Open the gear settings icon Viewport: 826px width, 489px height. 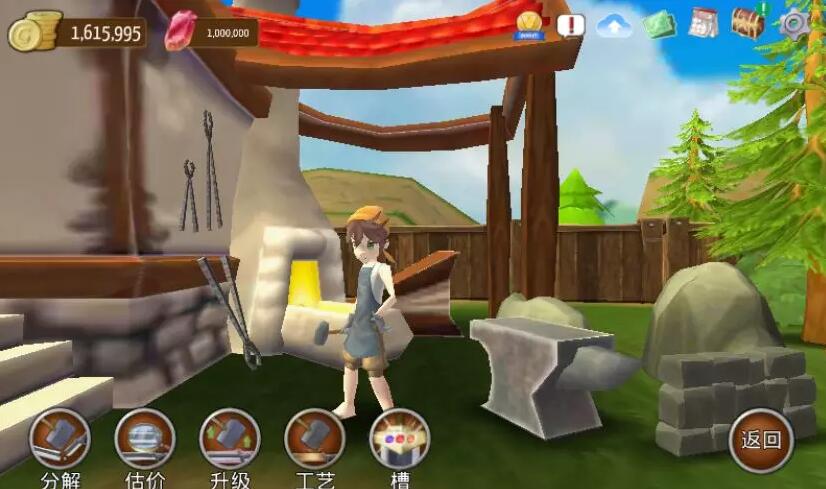pos(796,23)
